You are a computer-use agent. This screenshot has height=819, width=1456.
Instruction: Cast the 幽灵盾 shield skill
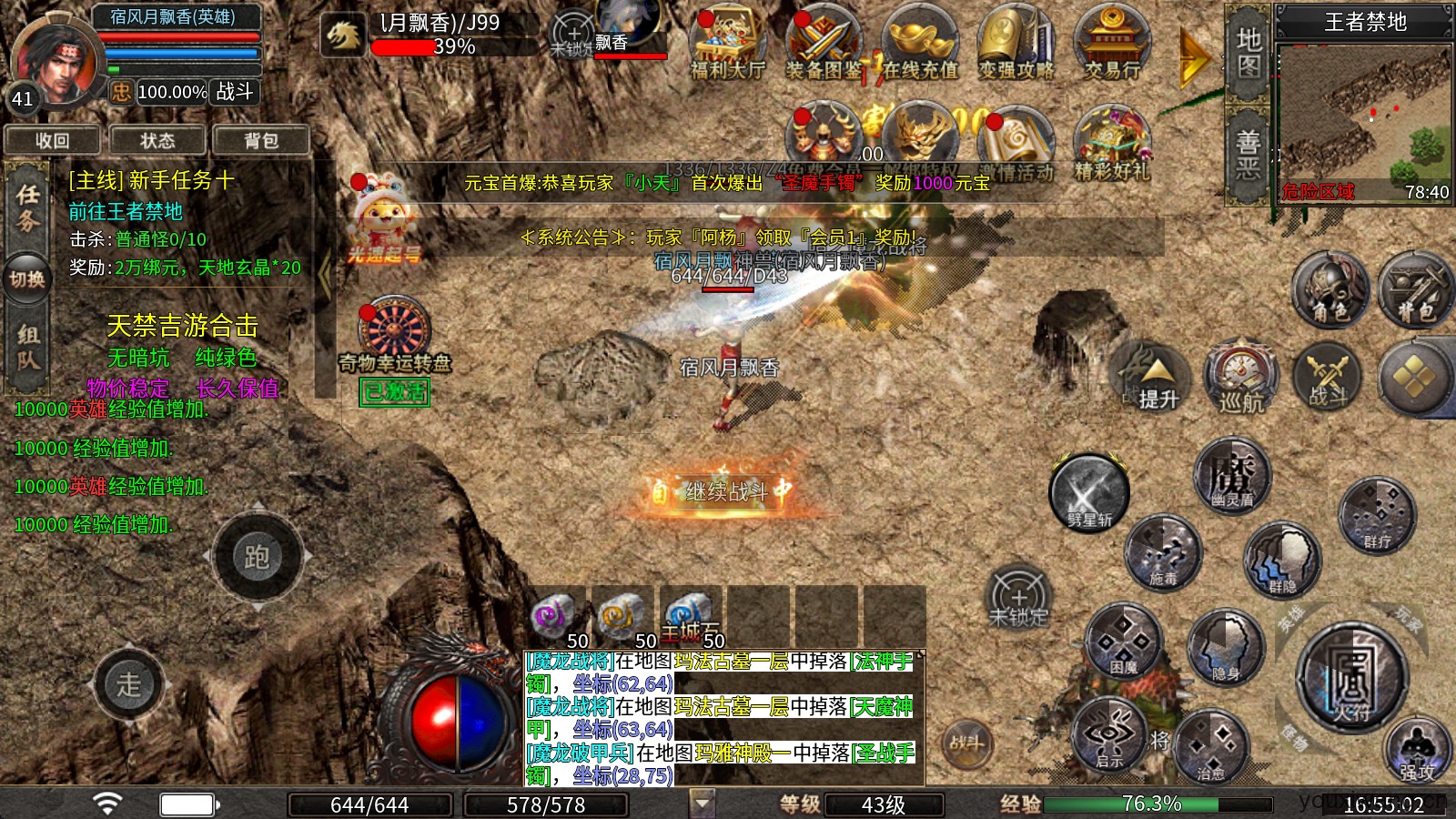pos(1231,475)
